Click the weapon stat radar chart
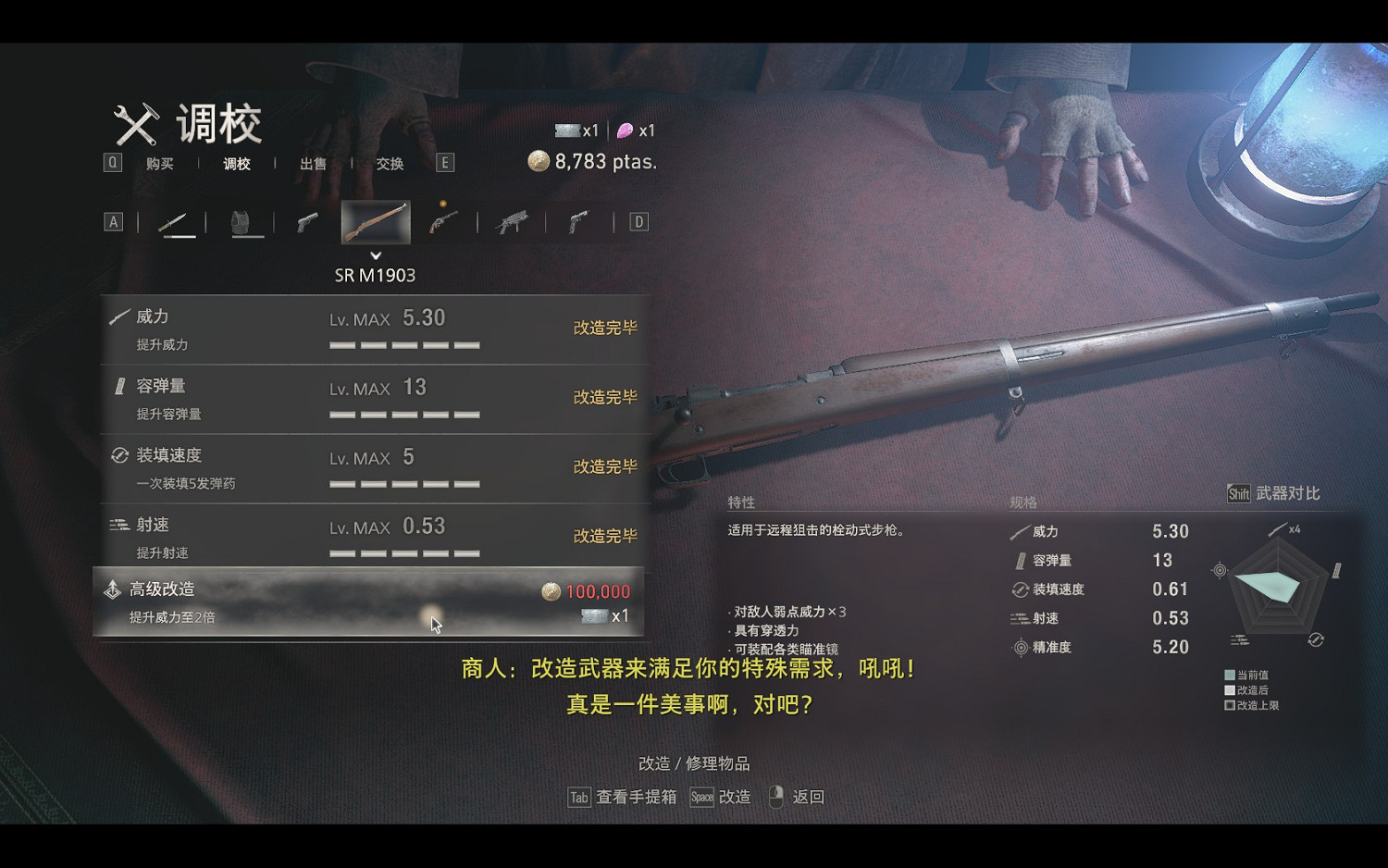Image resolution: width=1388 pixels, height=868 pixels. (x=1277, y=588)
